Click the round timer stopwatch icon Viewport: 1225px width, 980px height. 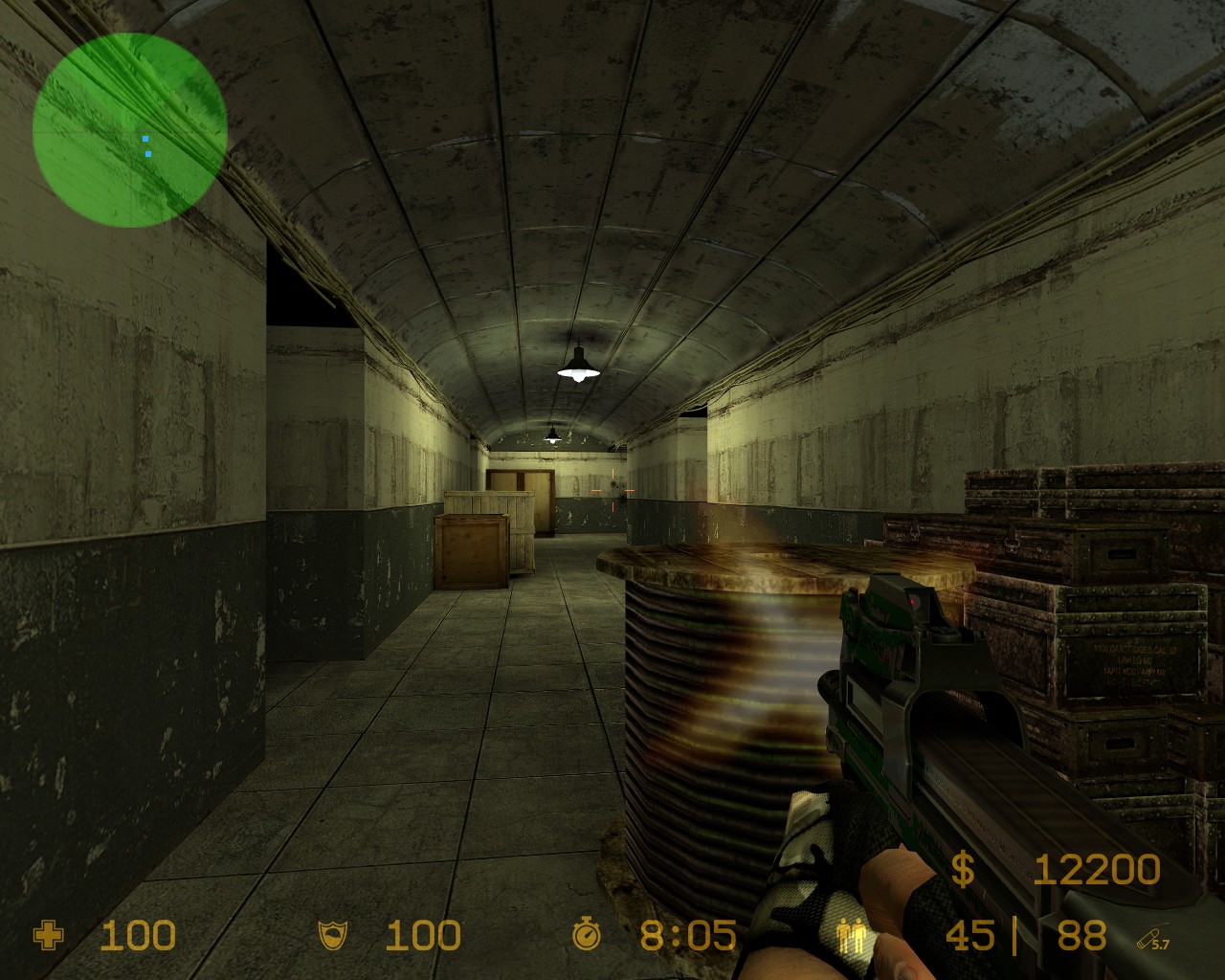coord(586,934)
